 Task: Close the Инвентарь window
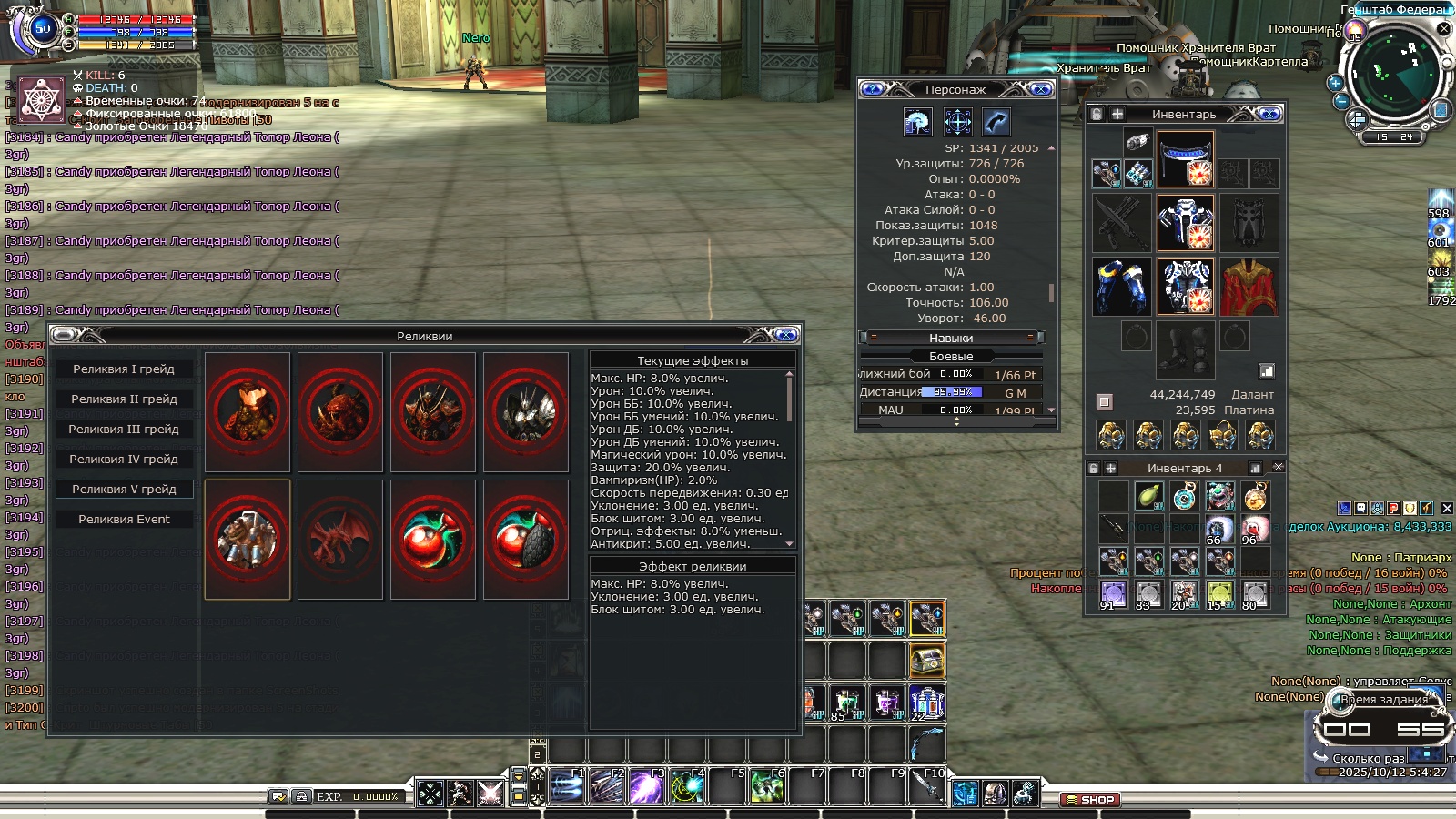click(x=1269, y=114)
